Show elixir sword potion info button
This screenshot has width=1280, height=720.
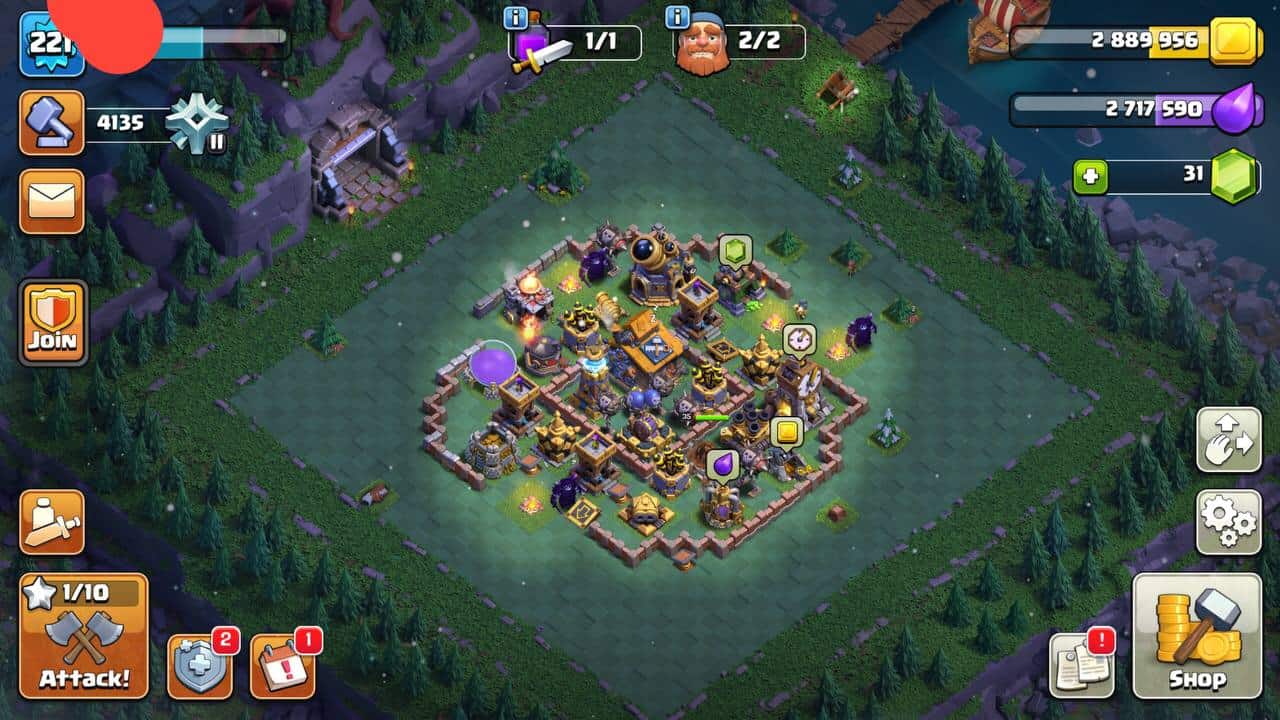[x=516, y=18]
